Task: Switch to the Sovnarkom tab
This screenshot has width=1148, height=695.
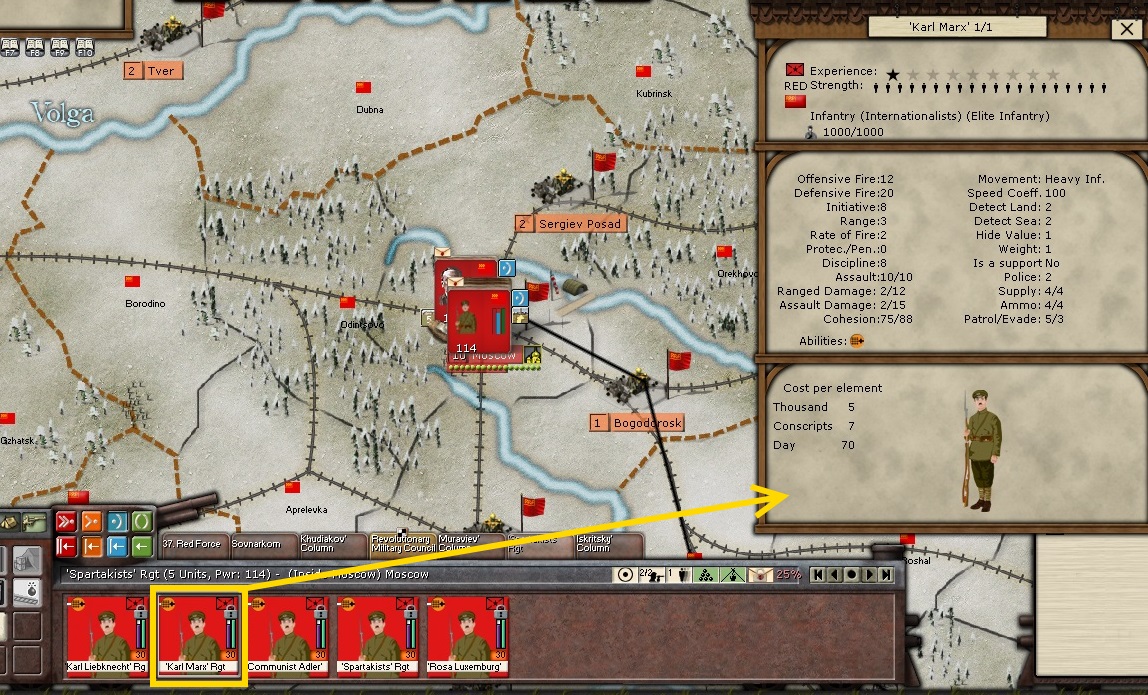Action: click(260, 545)
